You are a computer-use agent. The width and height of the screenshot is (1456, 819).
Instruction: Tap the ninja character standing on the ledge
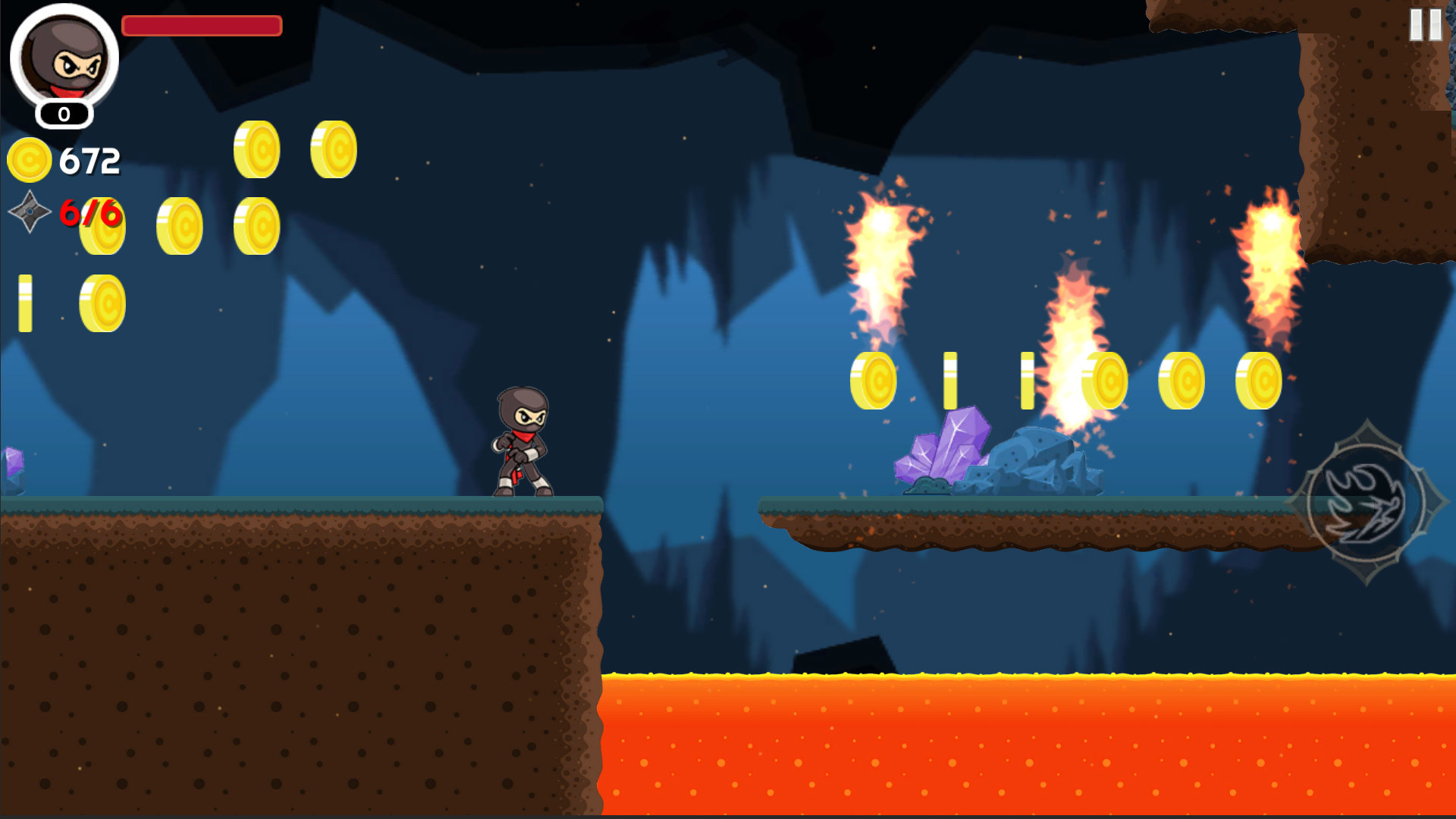pos(523,440)
